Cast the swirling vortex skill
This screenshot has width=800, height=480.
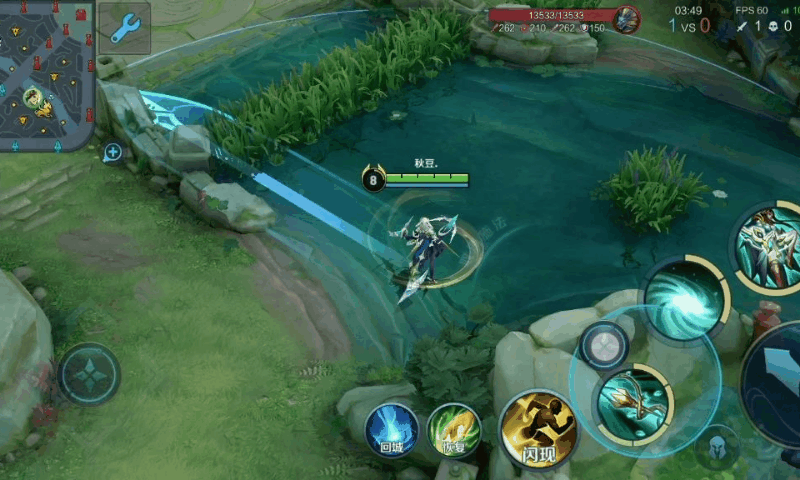click(686, 299)
